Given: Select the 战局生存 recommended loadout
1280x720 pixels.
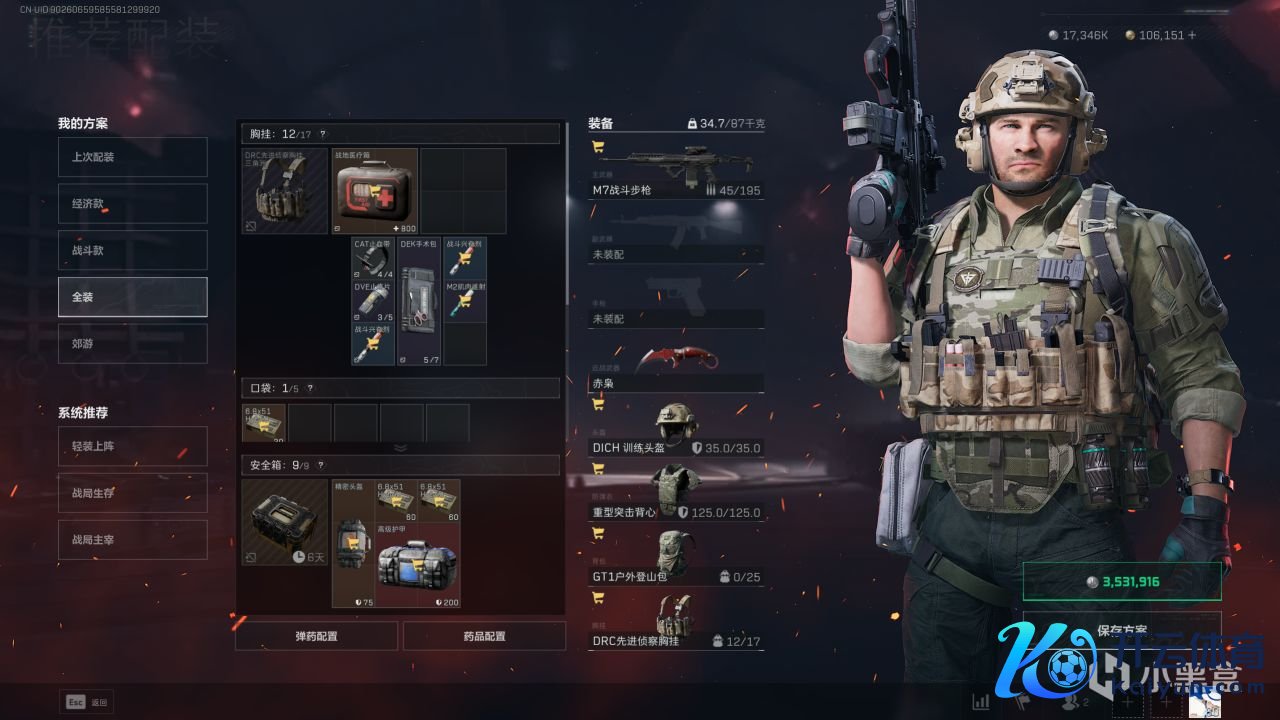Looking at the screenshot, I should [132, 493].
